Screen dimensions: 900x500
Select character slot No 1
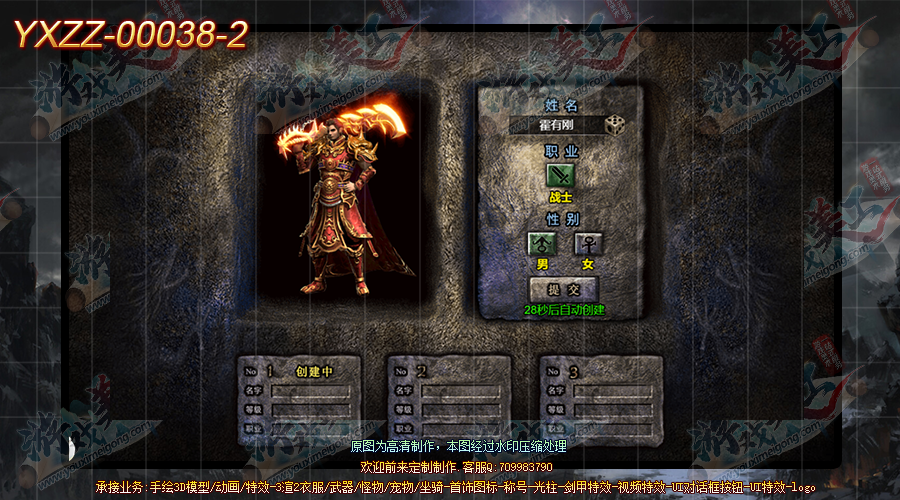click(299, 400)
